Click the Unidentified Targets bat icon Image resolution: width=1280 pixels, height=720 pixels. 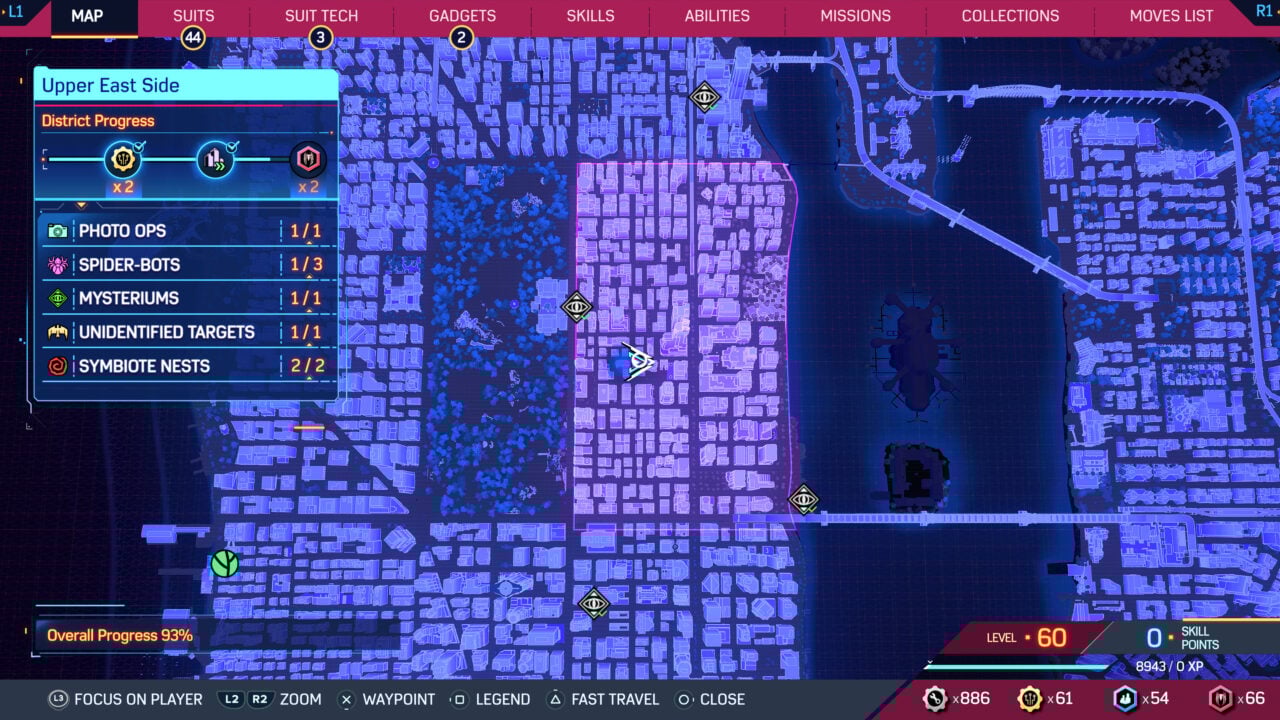pyautogui.click(x=58, y=331)
